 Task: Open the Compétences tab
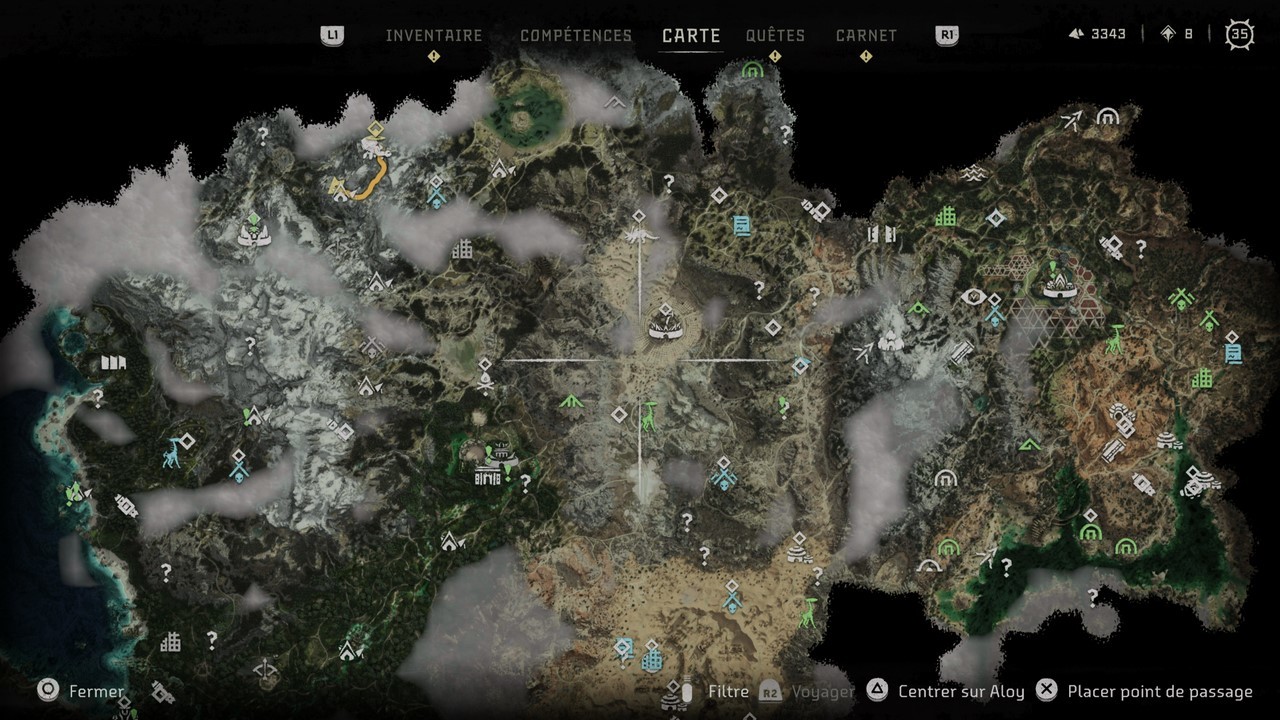pyautogui.click(x=576, y=35)
